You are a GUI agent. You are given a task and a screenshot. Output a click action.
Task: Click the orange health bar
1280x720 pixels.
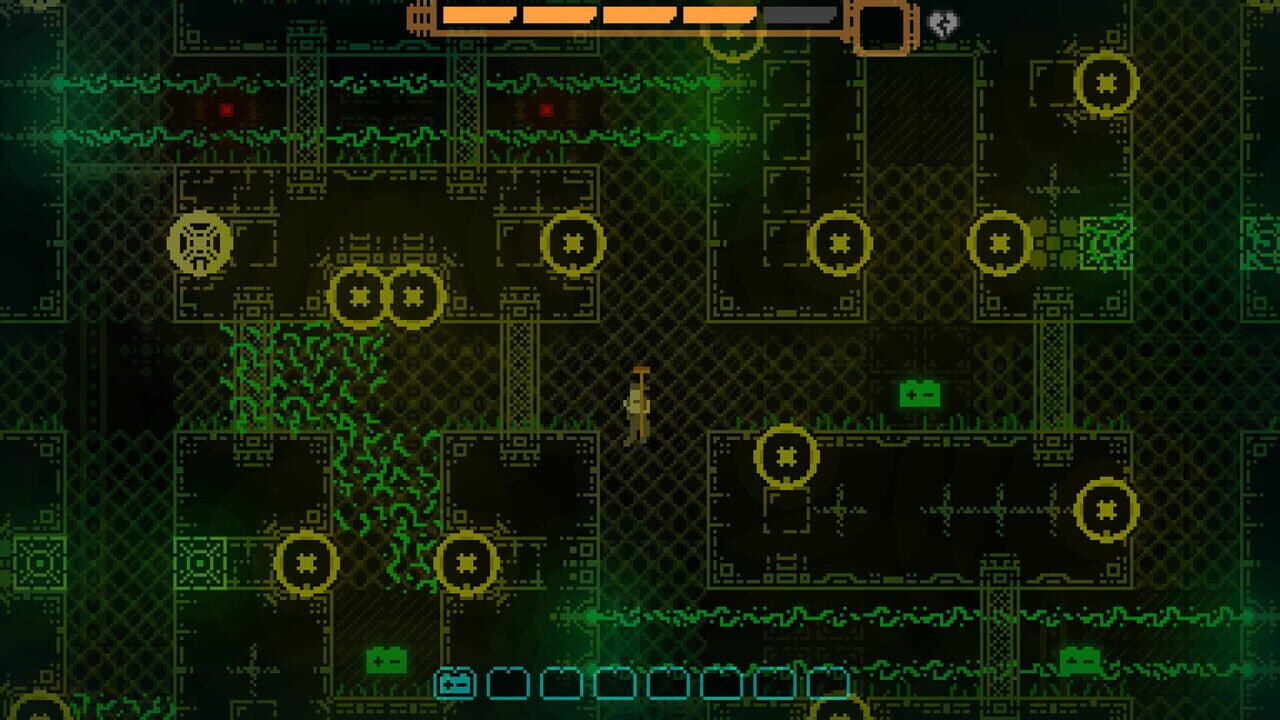pyautogui.click(x=600, y=17)
